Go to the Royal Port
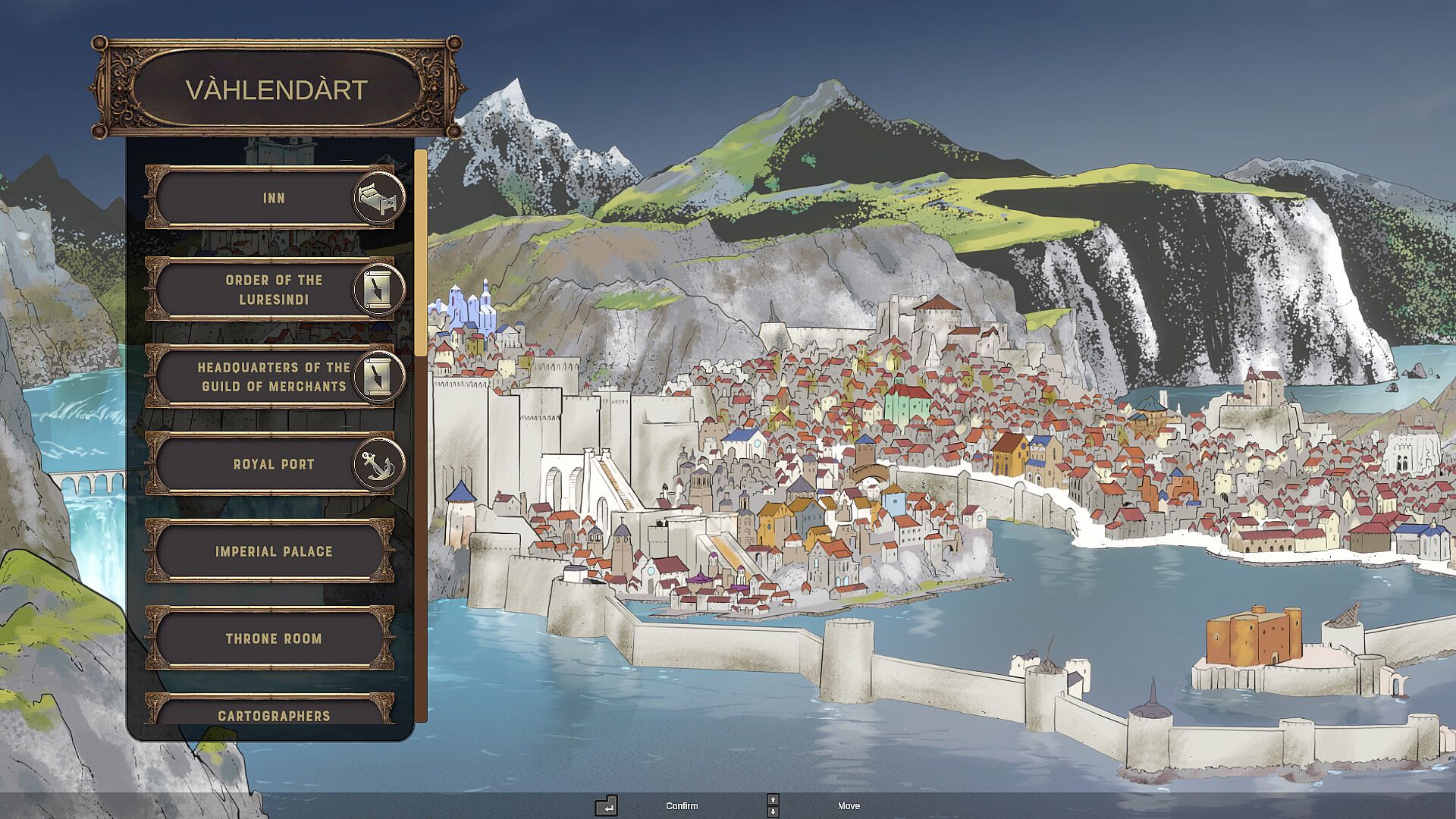 point(273,464)
